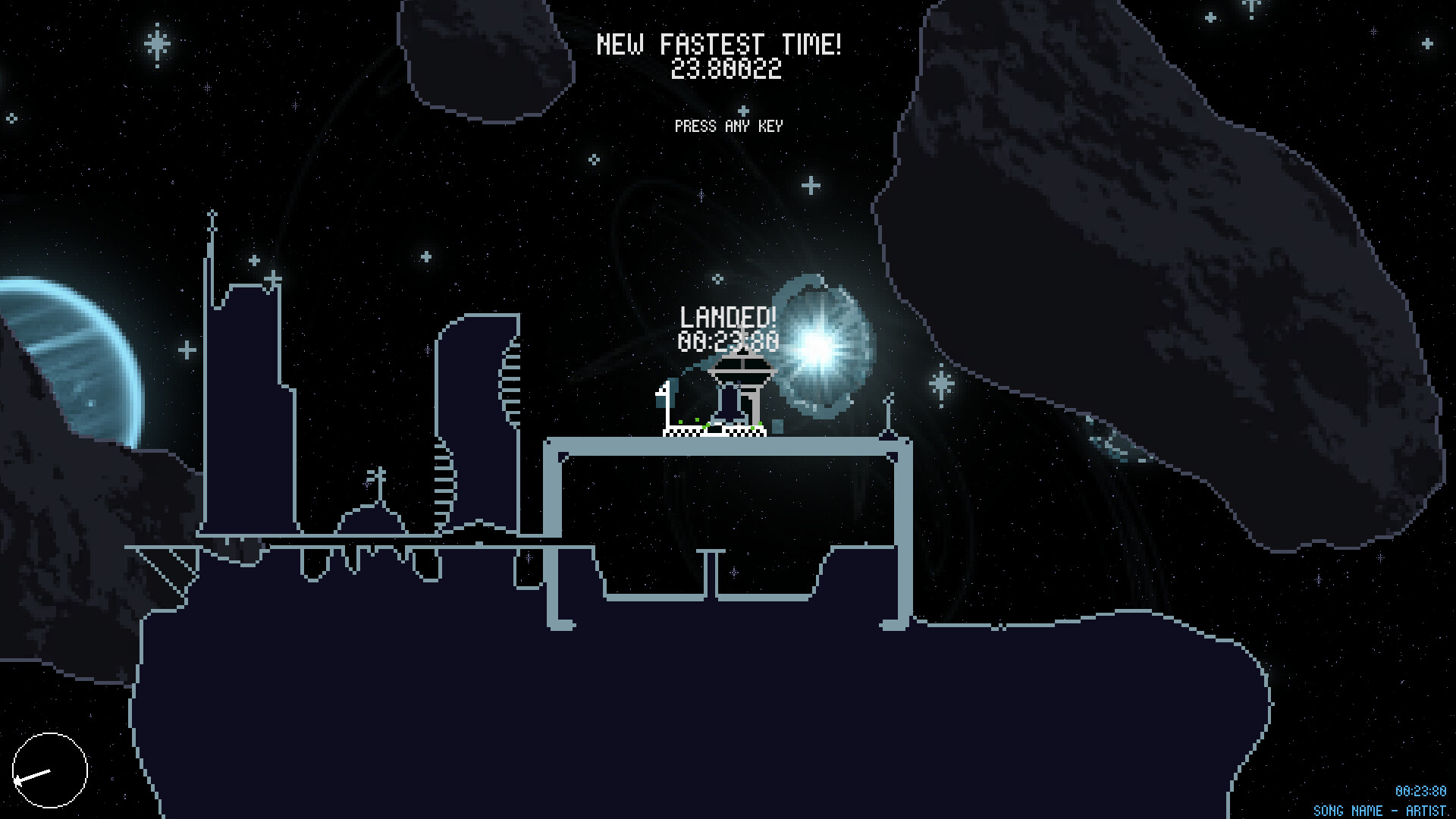
Task: Expand the NEW FASTEST TIME header
Action: (x=720, y=44)
